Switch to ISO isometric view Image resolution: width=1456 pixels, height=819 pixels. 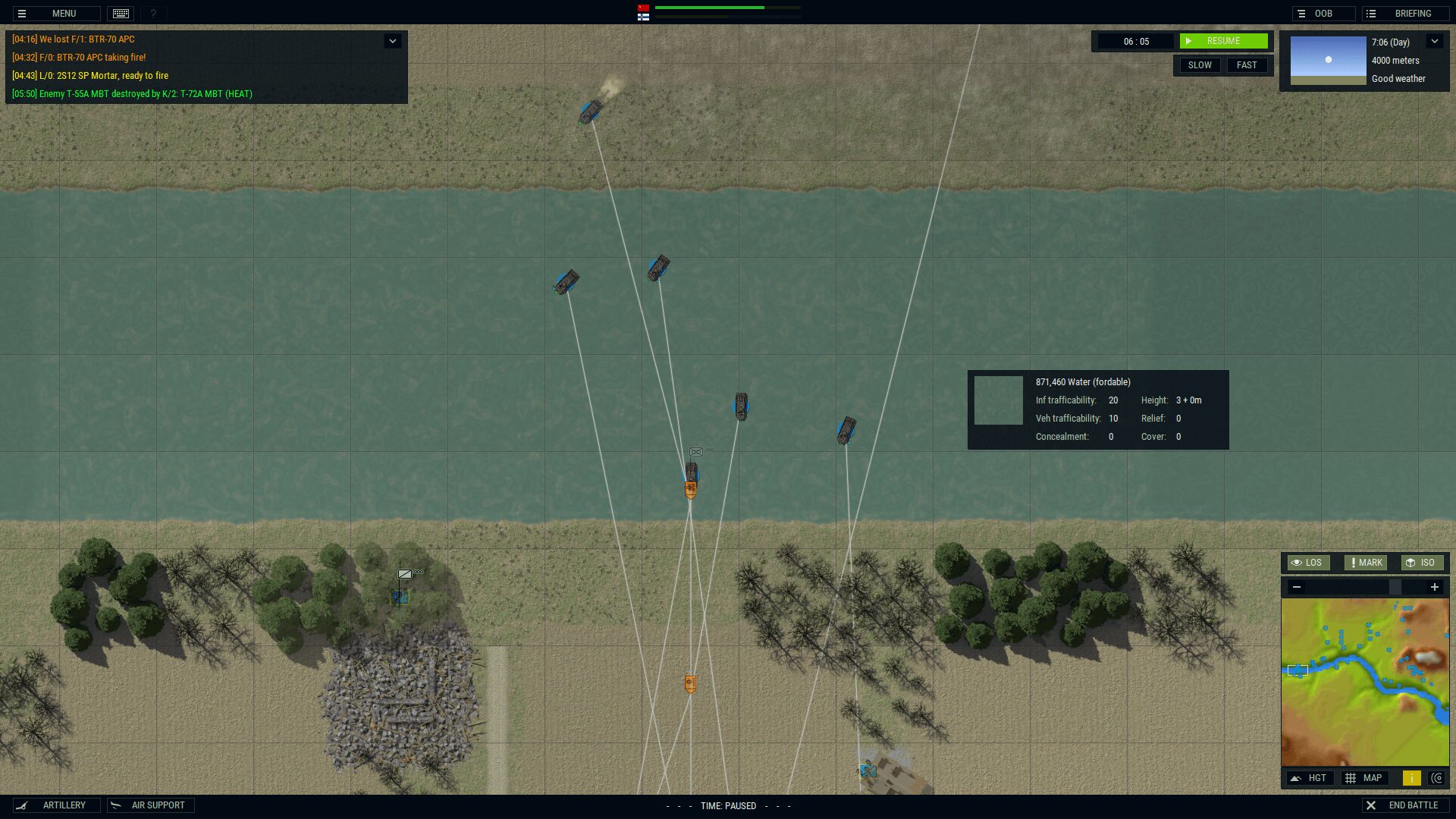(1420, 563)
